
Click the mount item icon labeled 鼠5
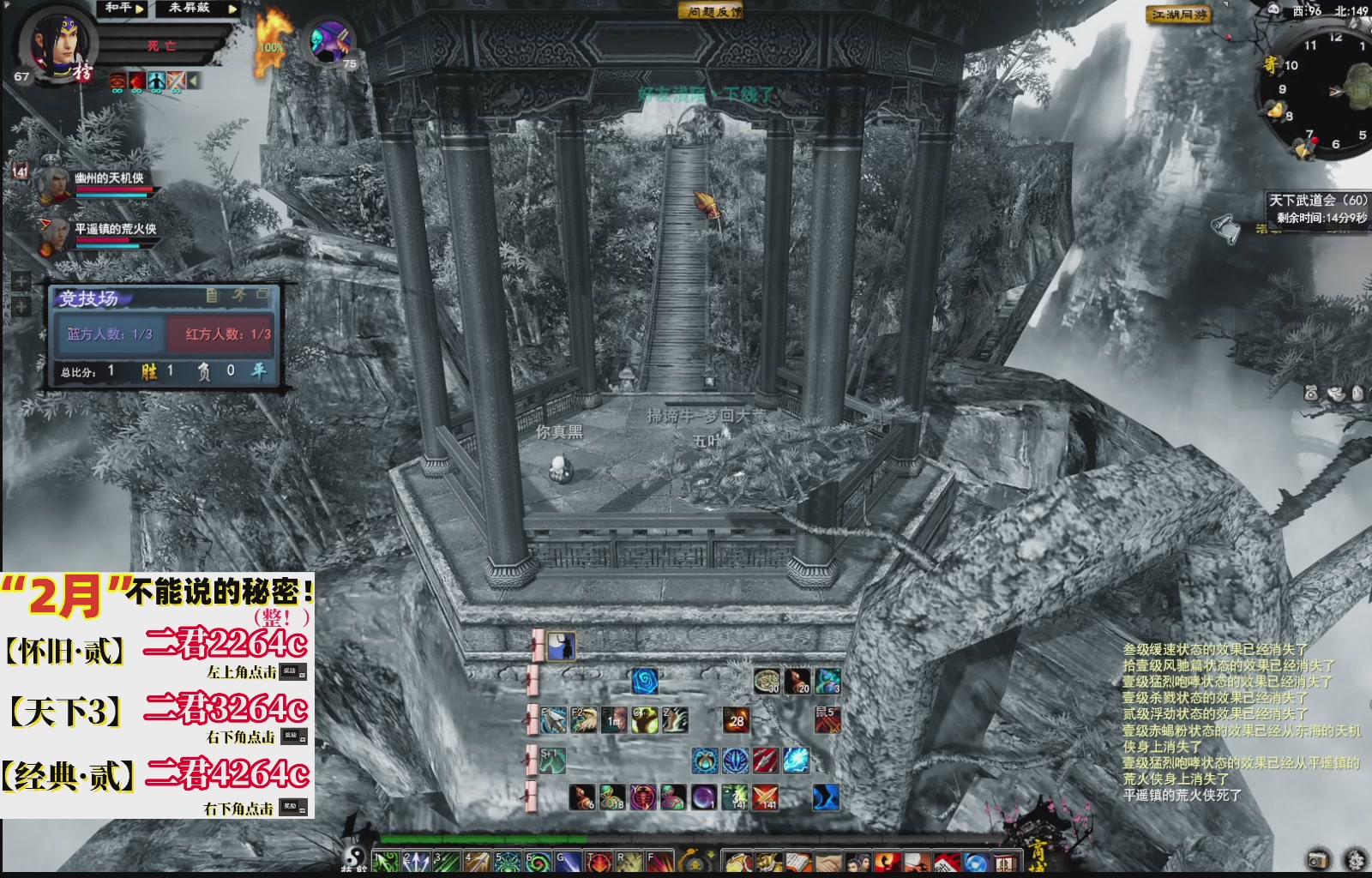click(827, 721)
